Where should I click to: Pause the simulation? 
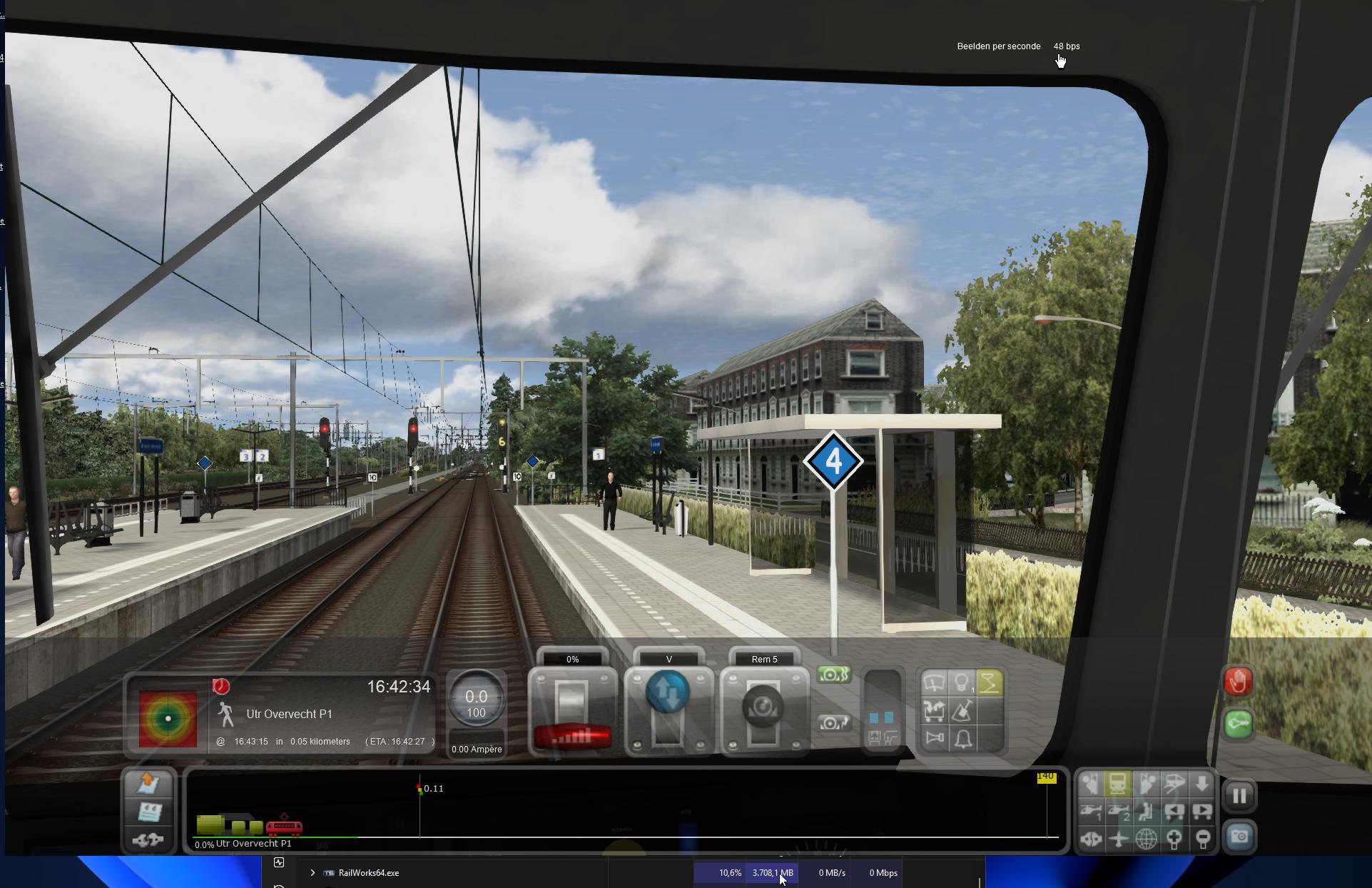(x=1239, y=795)
